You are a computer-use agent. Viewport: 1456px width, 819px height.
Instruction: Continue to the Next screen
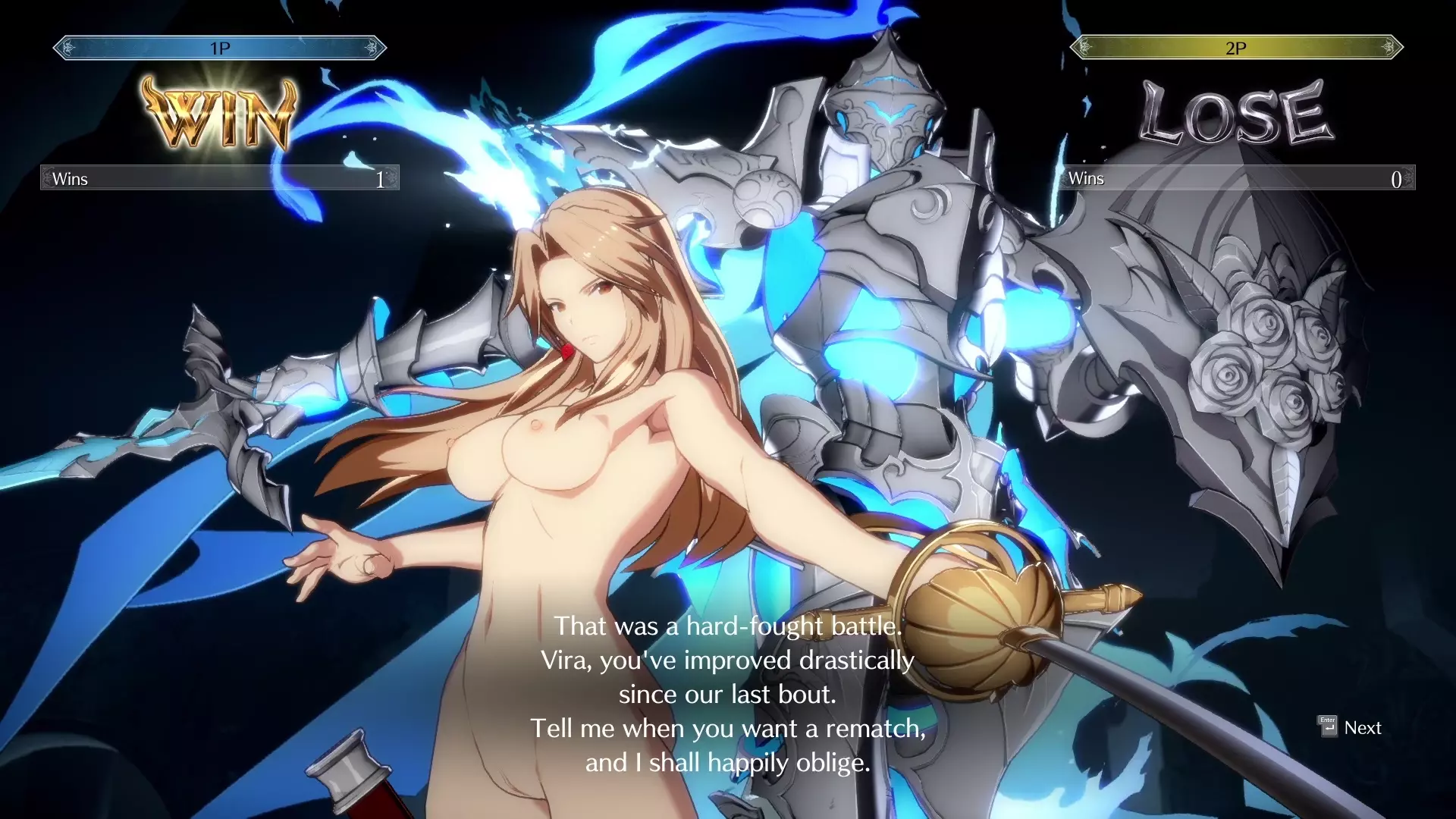click(1351, 728)
